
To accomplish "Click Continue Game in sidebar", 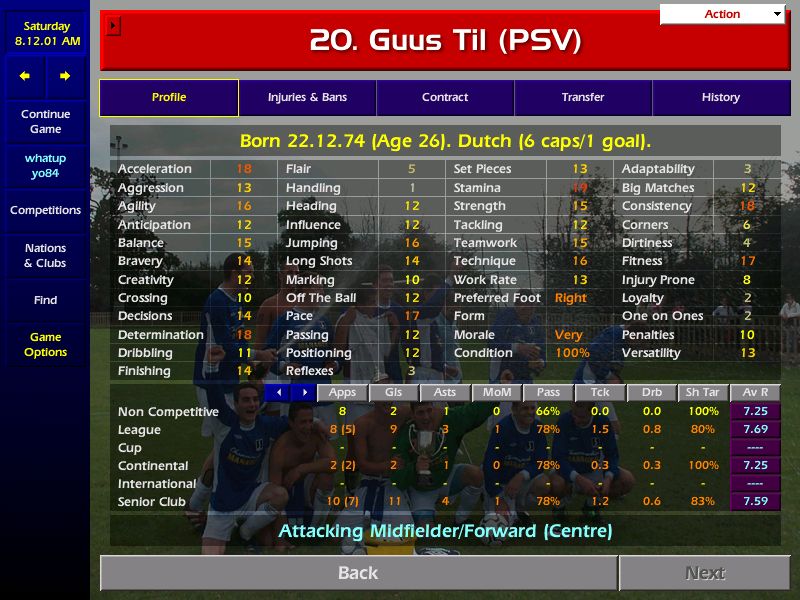I will pyautogui.click(x=45, y=122).
